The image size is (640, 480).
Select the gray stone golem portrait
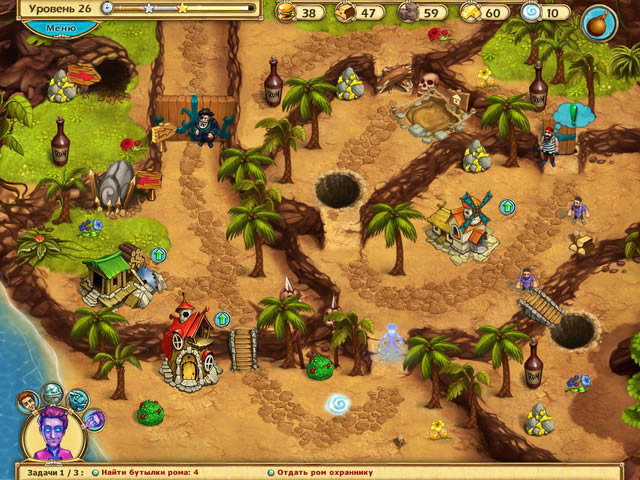(53, 391)
